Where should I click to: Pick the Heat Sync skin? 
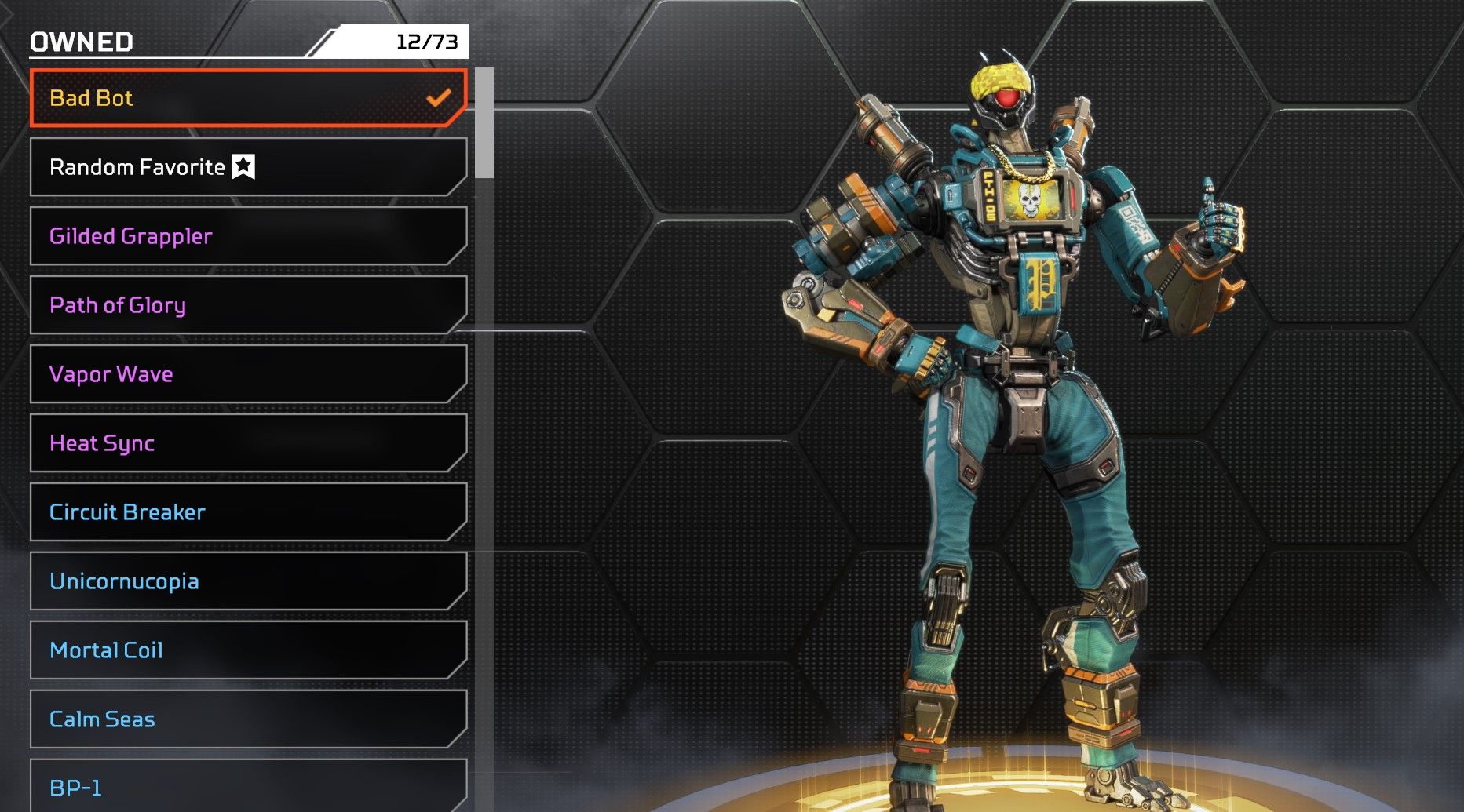pyautogui.click(x=248, y=443)
